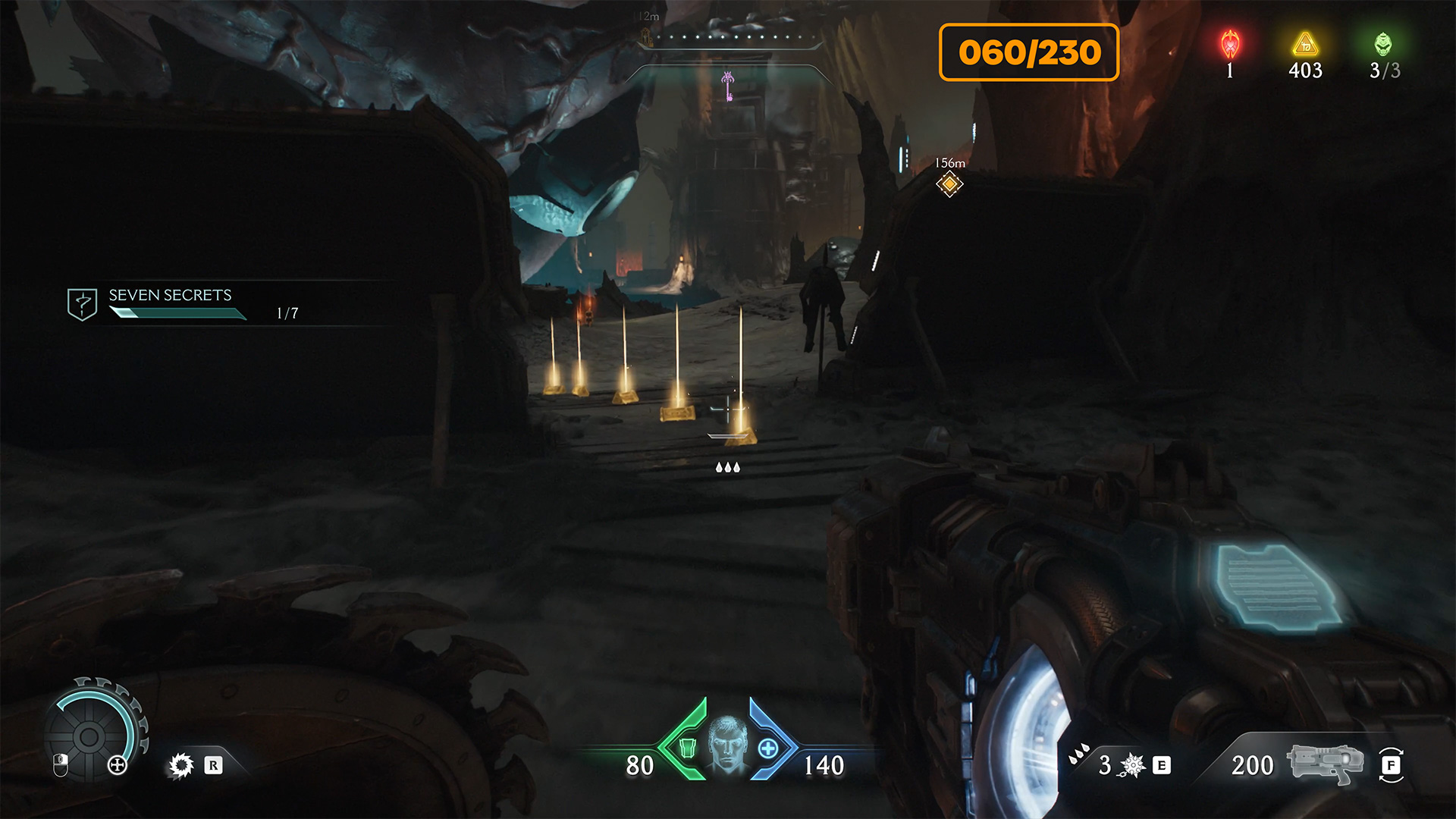Activate the spiked melee attack icon
Viewport: 1456px width, 819px height.
[1132, 765]
